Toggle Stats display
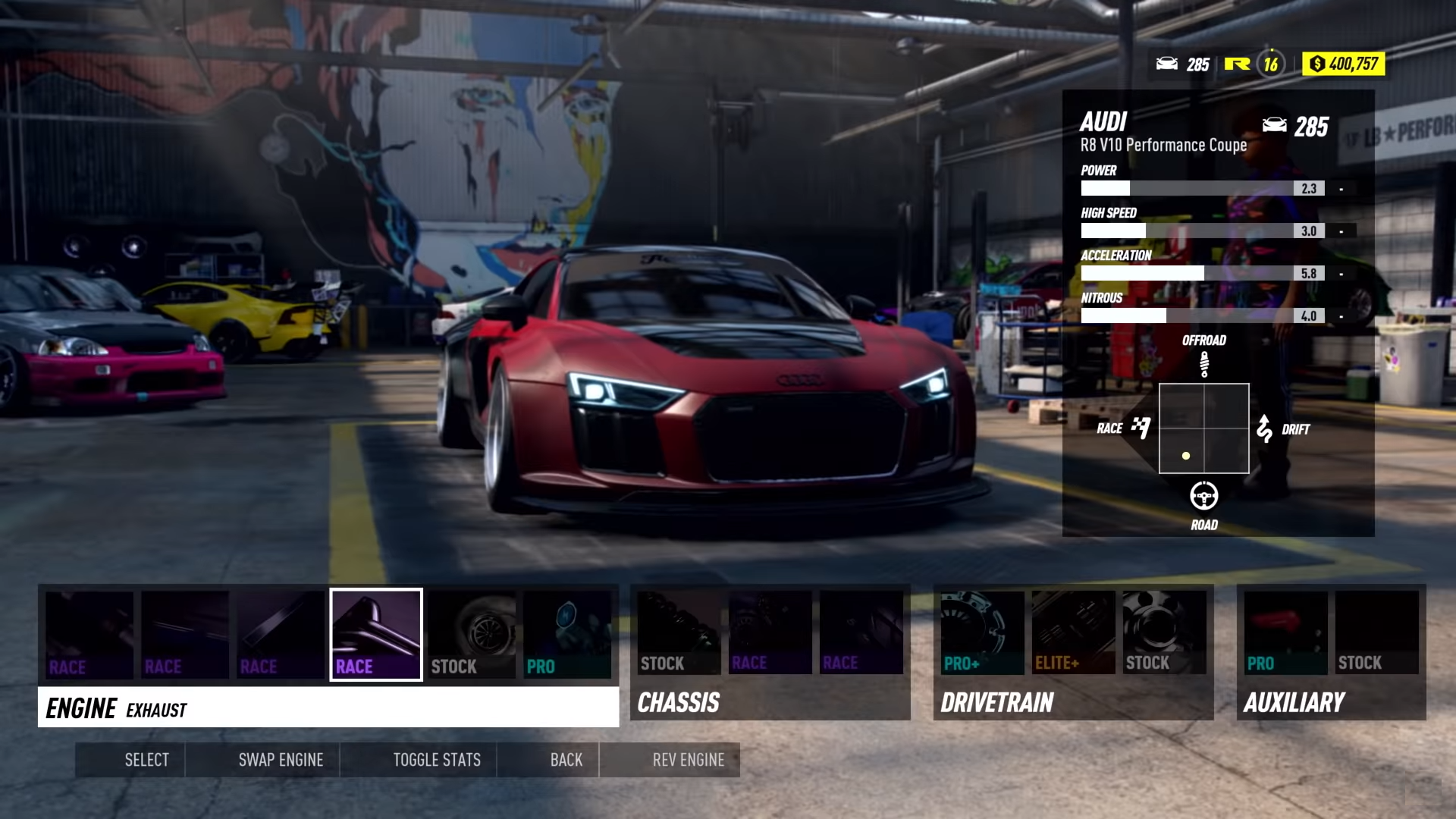 (437, 760)
